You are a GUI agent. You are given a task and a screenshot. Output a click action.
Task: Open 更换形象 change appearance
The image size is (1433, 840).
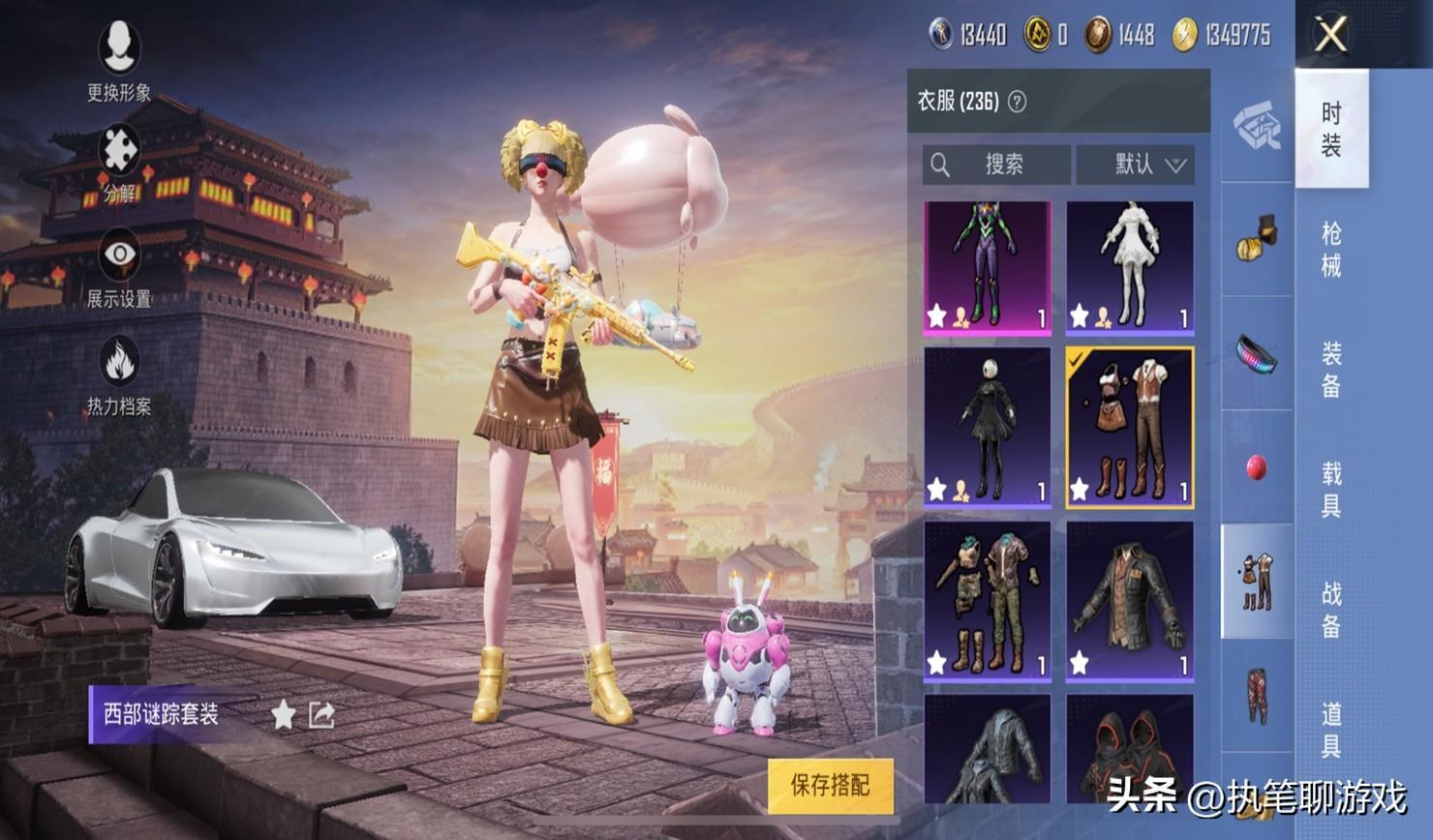(119, 60)
